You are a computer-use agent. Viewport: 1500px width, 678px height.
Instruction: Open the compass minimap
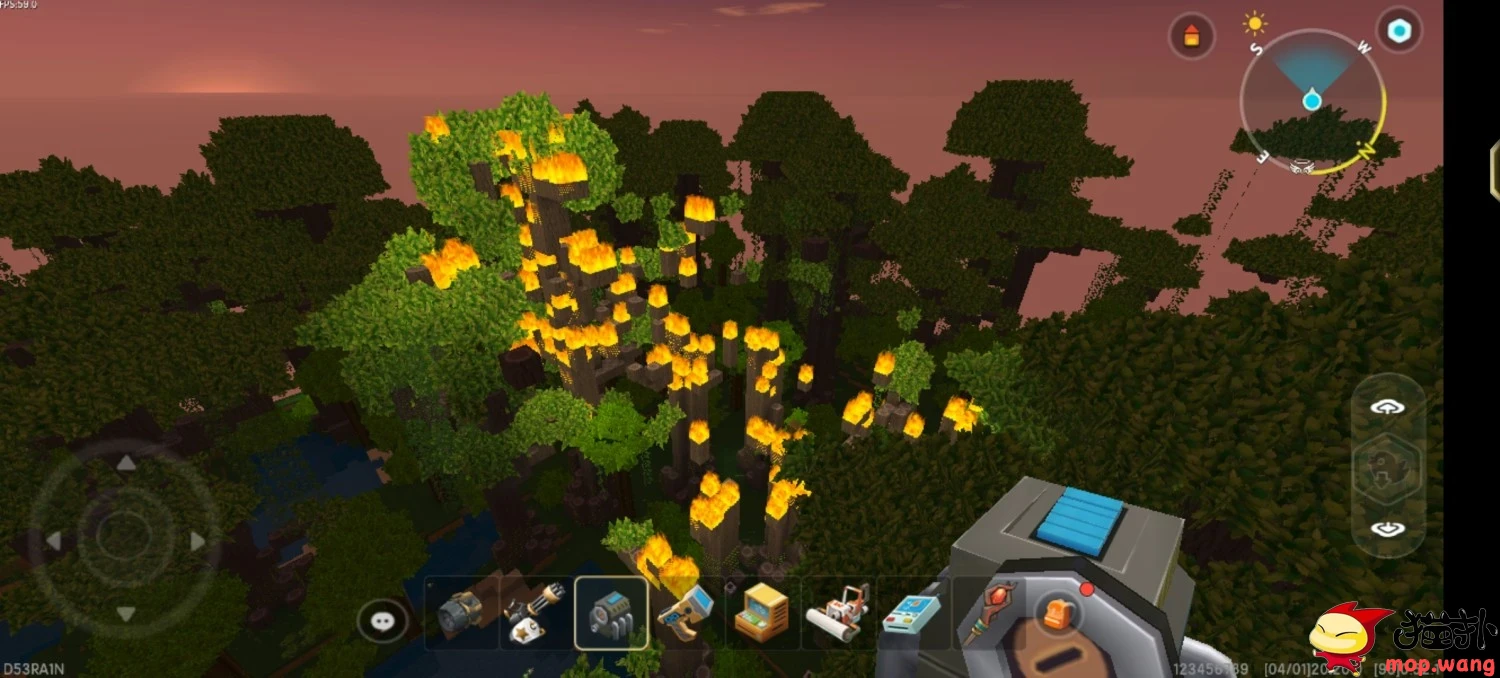(x=1311, y=102)
